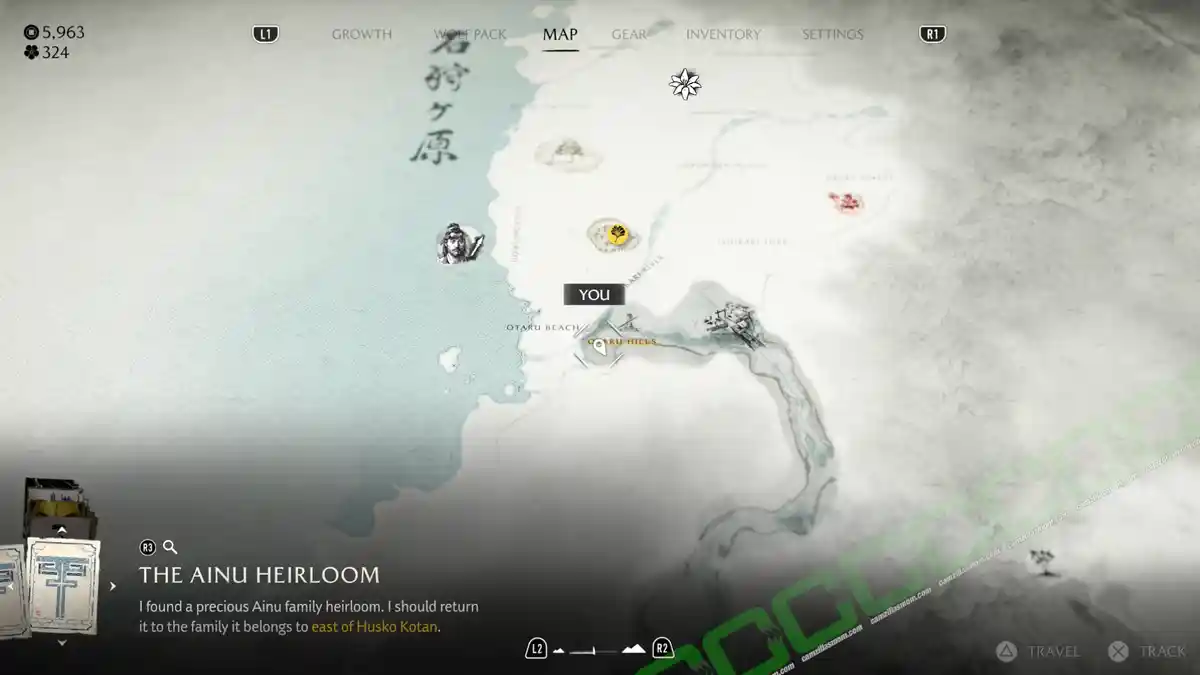Select the white pin in Otaru Hills
This screenshot has width=1200, height=675.
[599, 346]
